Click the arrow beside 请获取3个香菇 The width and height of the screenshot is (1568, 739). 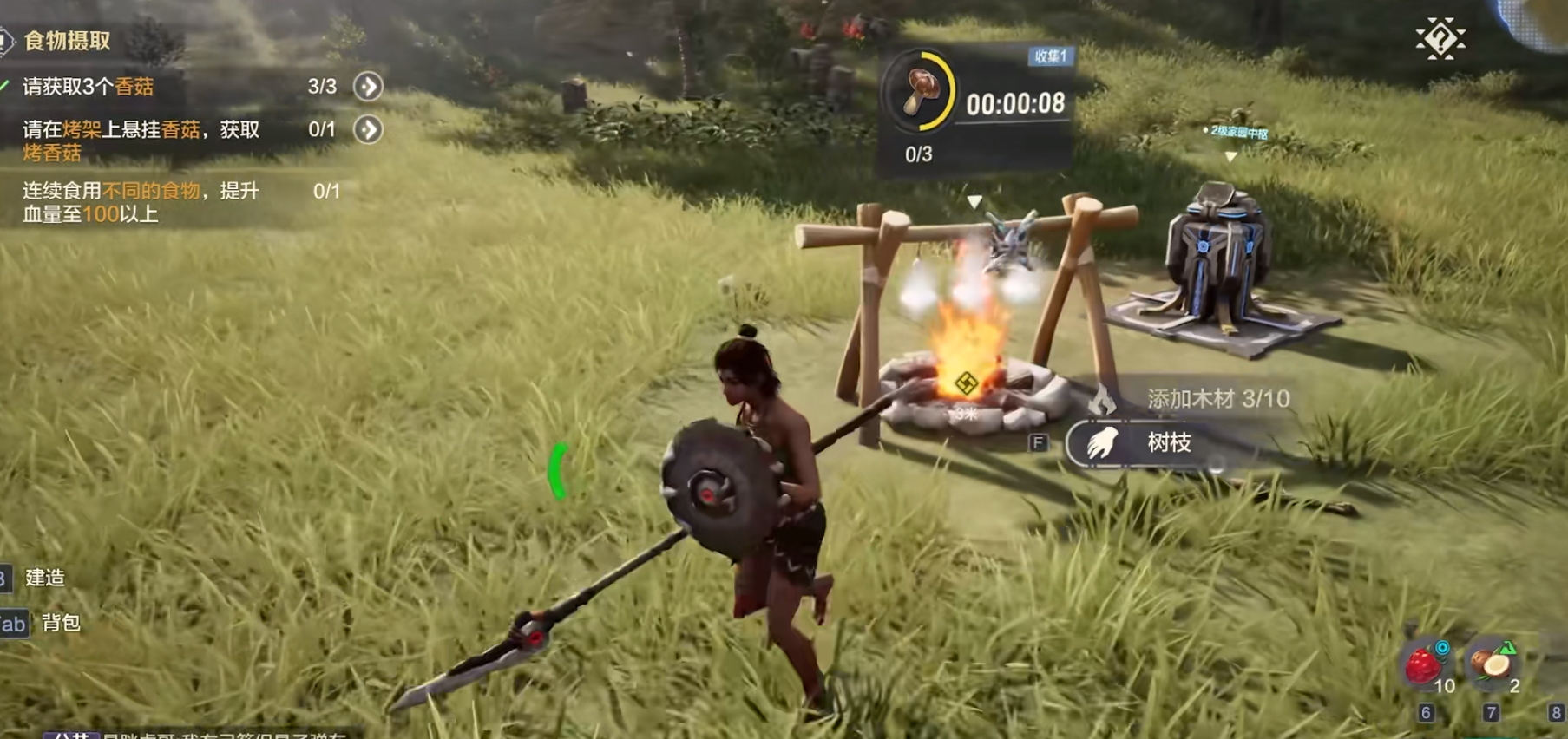pyautogui.click(x=368, y=87)
